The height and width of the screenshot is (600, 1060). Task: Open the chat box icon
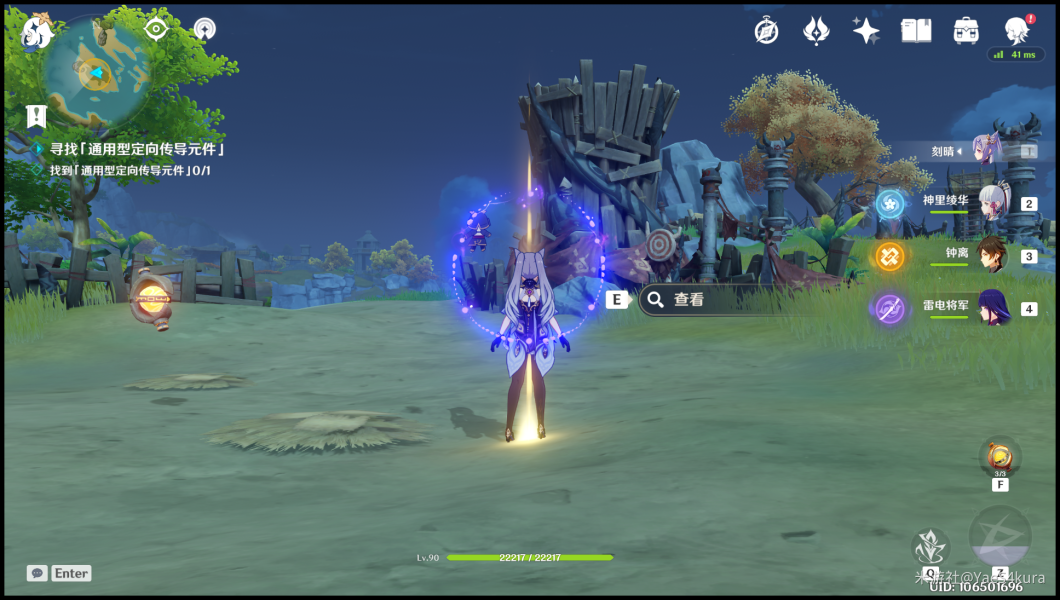coord(37,573)
